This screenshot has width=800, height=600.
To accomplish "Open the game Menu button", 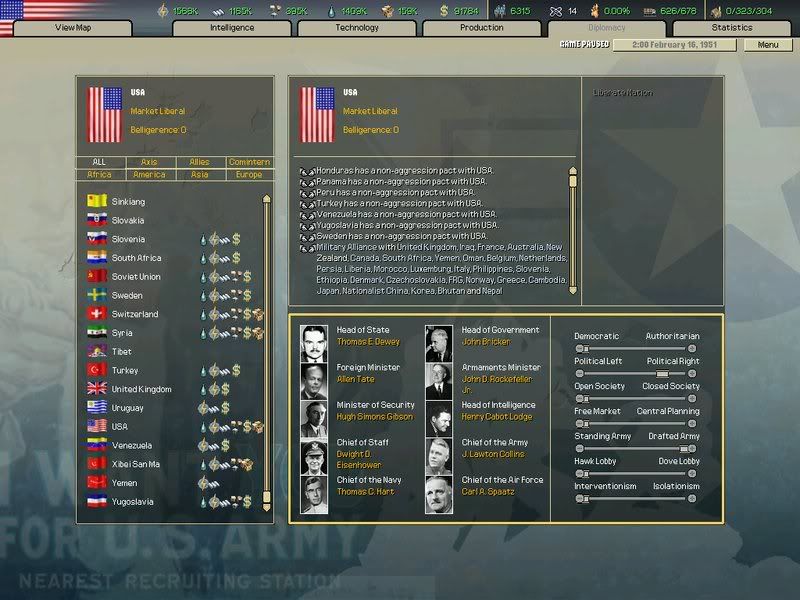I will click(768, 45).
